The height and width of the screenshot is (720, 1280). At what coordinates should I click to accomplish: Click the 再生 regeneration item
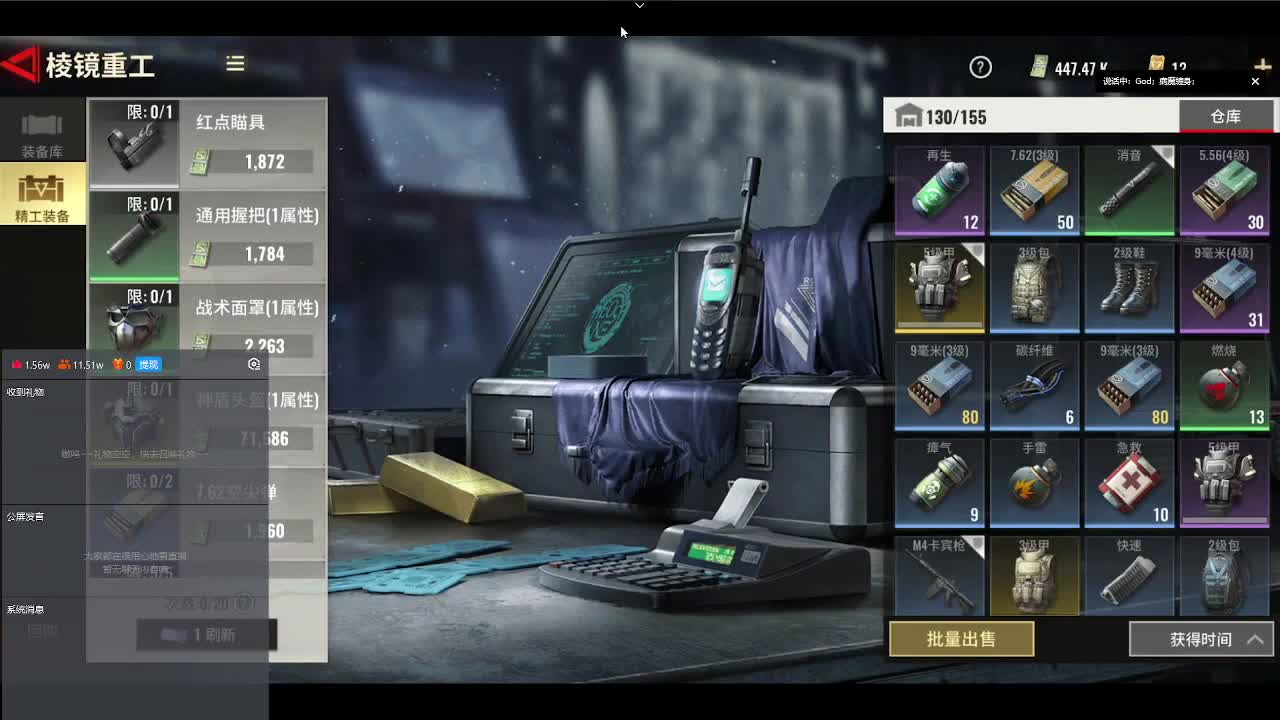point(940,190)
